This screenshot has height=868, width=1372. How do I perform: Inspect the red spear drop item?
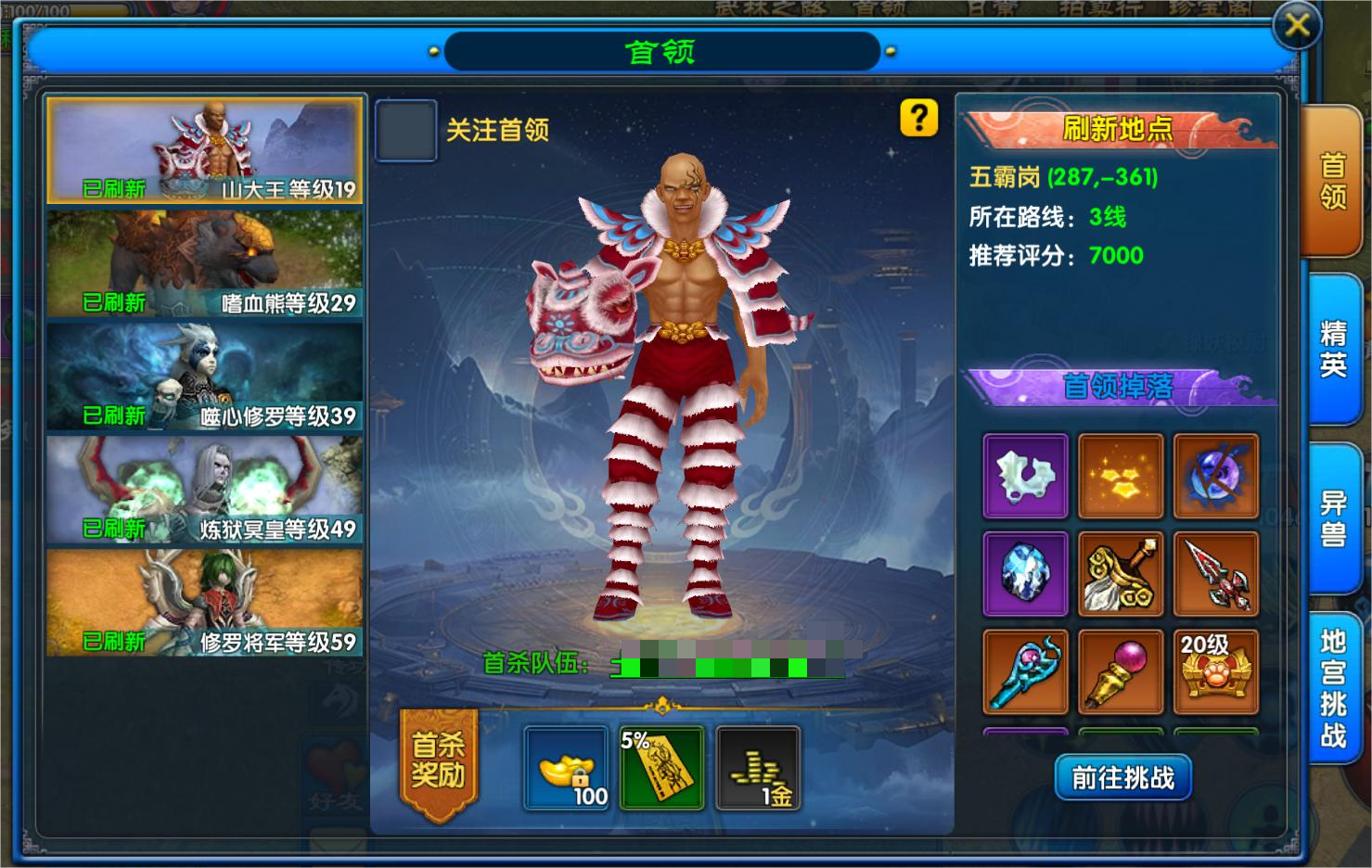[1215, 574]
